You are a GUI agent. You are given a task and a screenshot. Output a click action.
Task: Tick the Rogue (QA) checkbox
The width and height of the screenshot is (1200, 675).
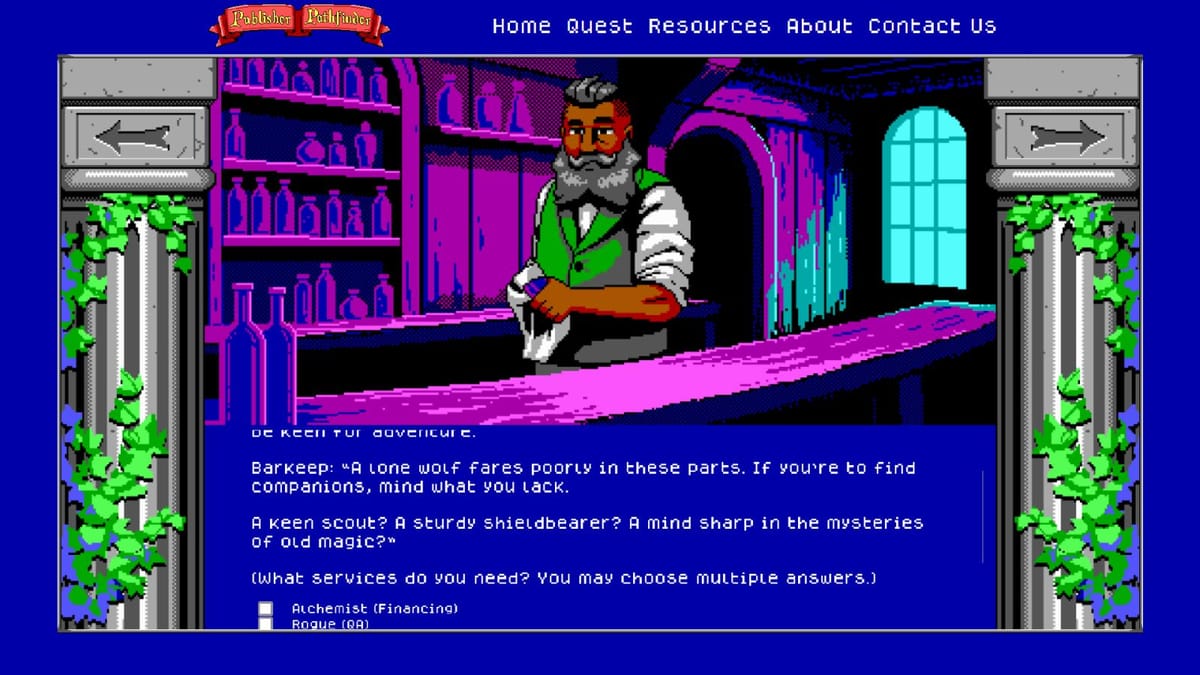[x=266, y=624]
